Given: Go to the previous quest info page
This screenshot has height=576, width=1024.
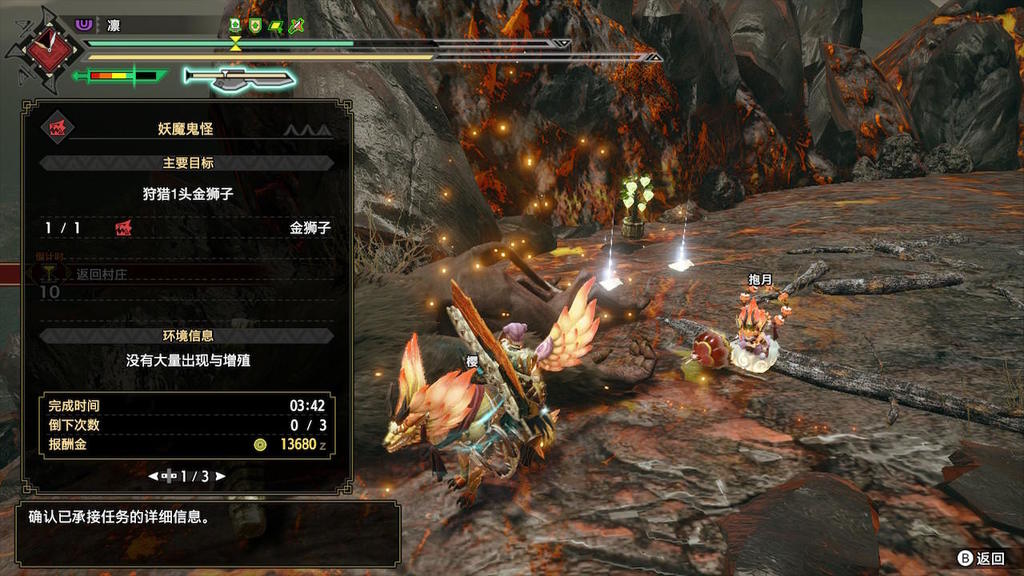Looking at the screenshot, I should point(153,477).
